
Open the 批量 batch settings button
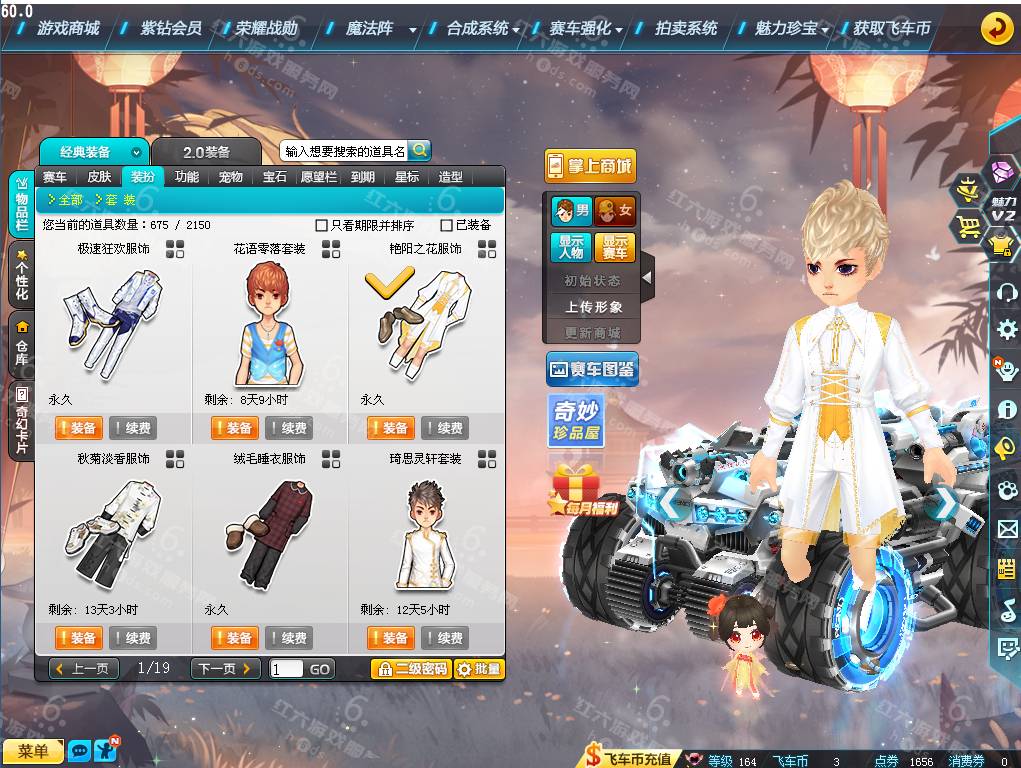pos(479,669)
